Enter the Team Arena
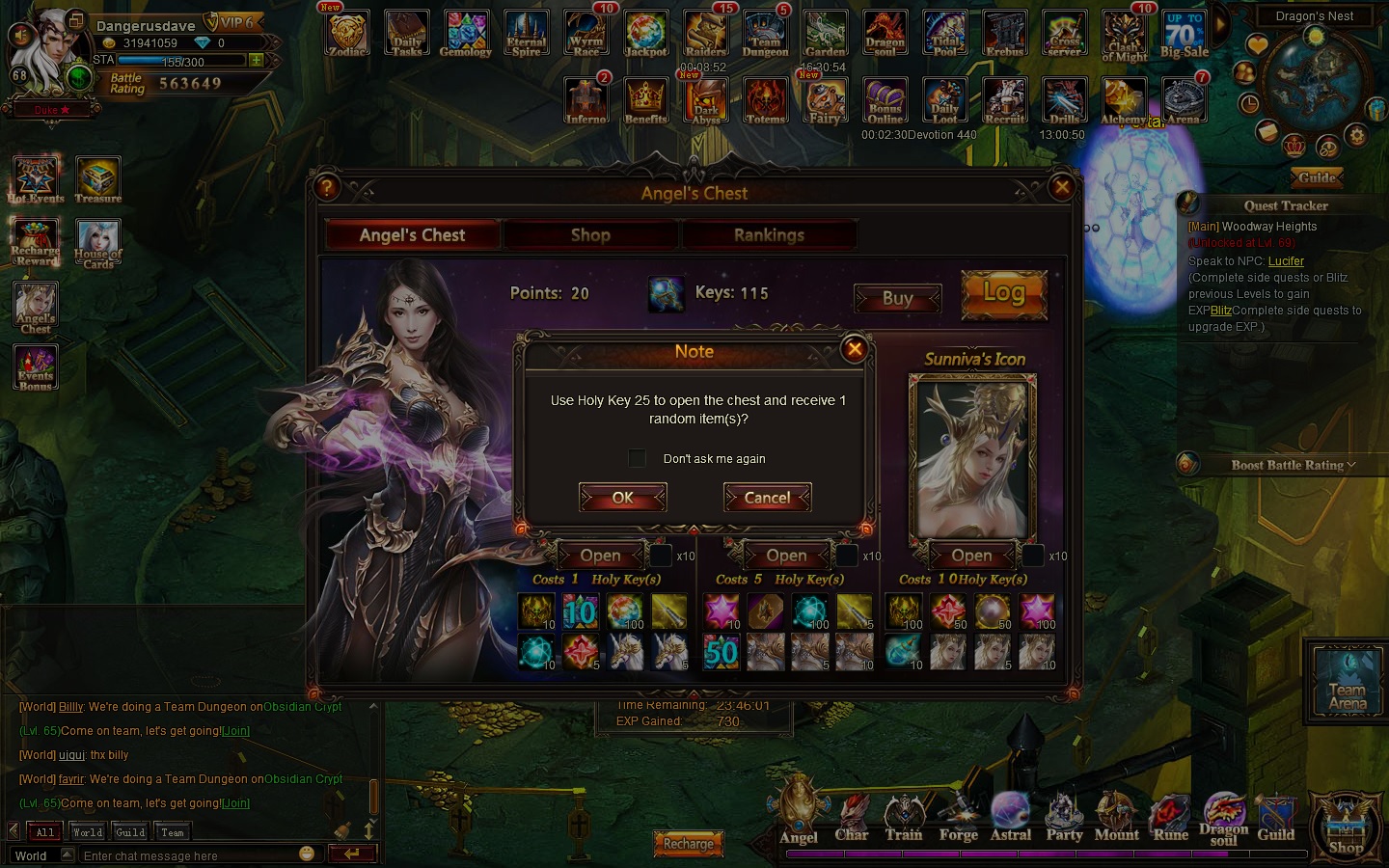Viewport: 1389px width, 868px height. coord(1347,683)
